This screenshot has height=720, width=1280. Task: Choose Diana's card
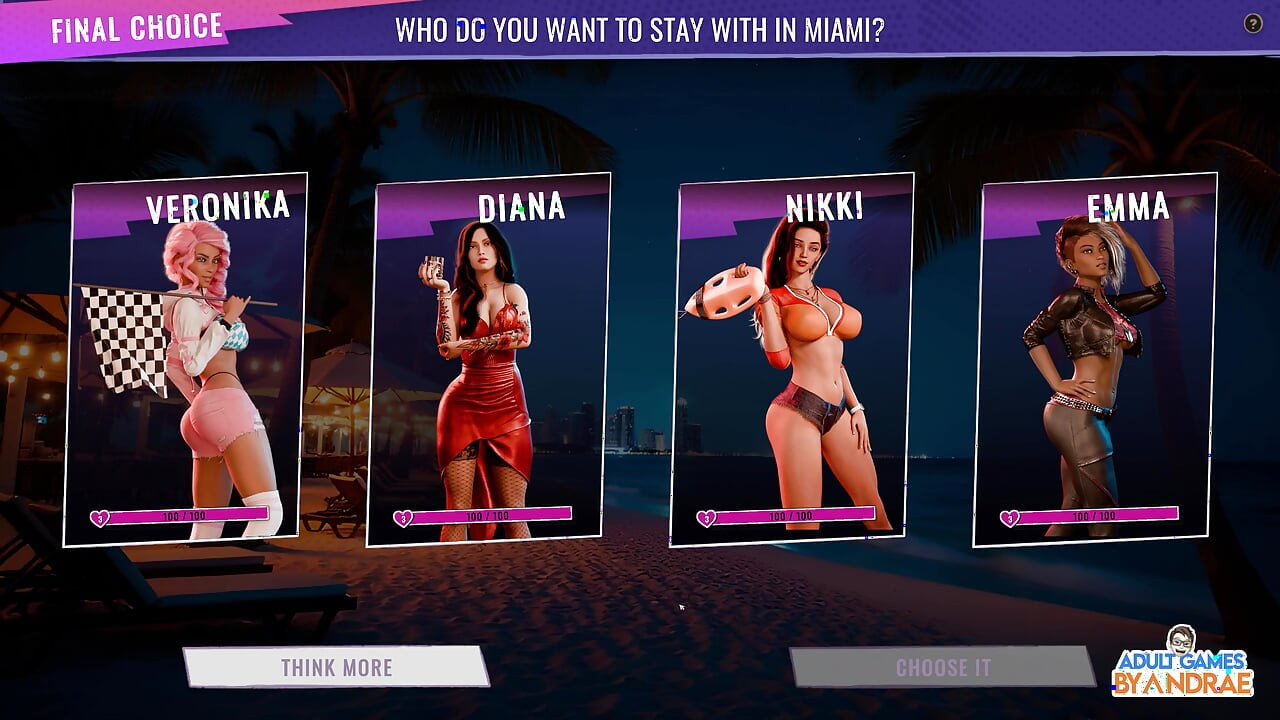pyautogui.click(x=489, y=360)
